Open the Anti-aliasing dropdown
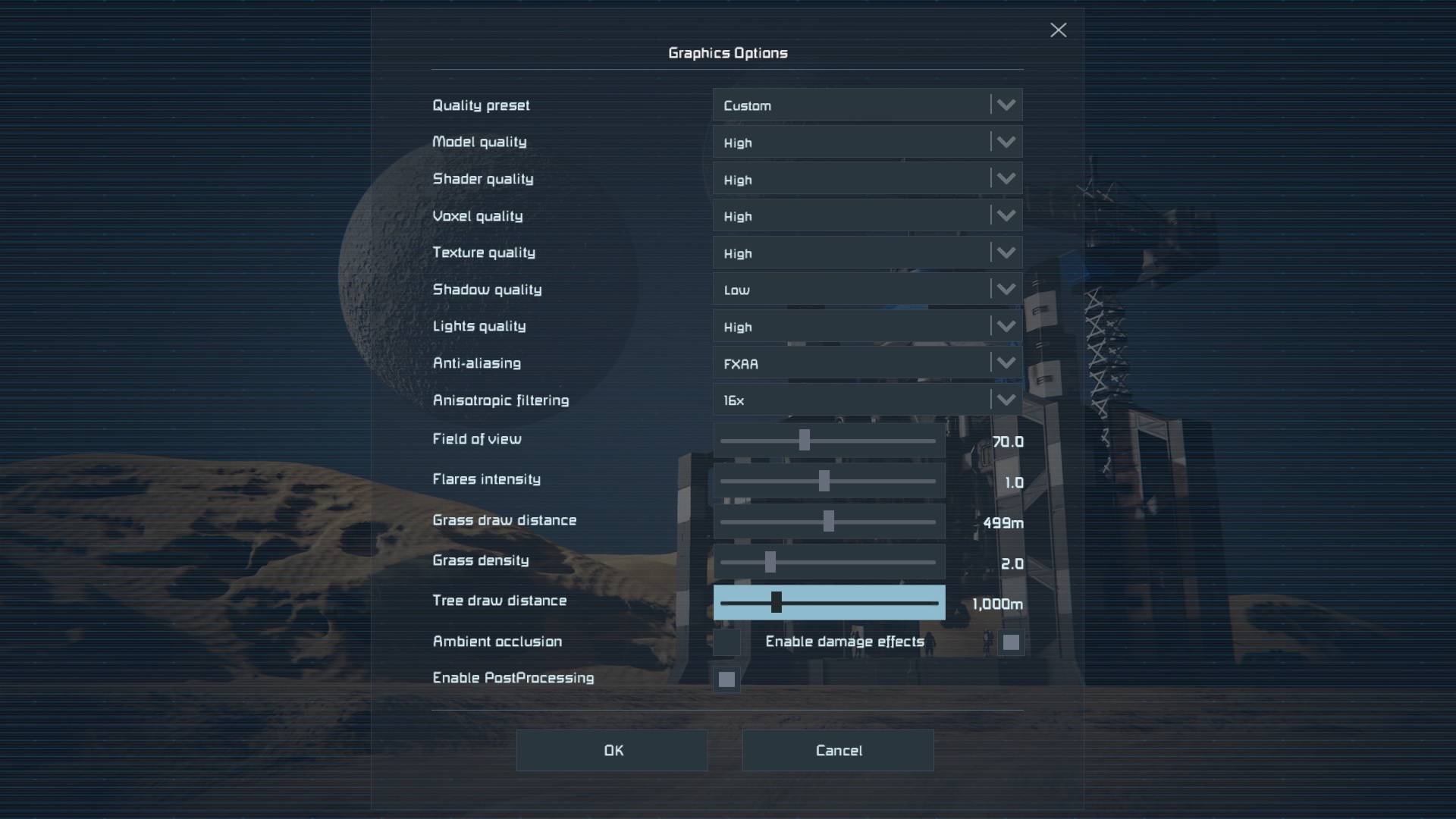 click(867, 363)
